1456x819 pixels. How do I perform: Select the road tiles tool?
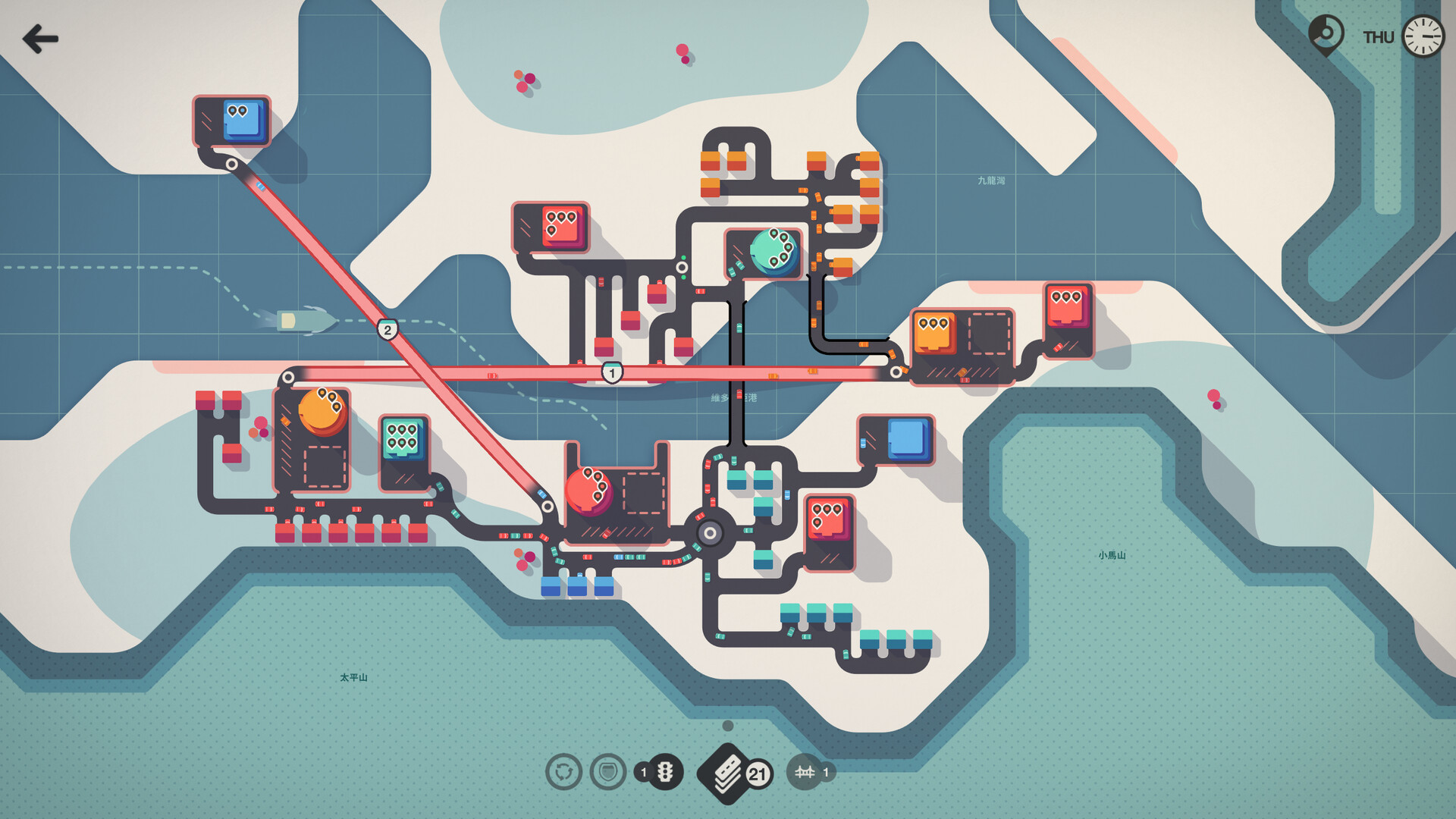(728, 772)
